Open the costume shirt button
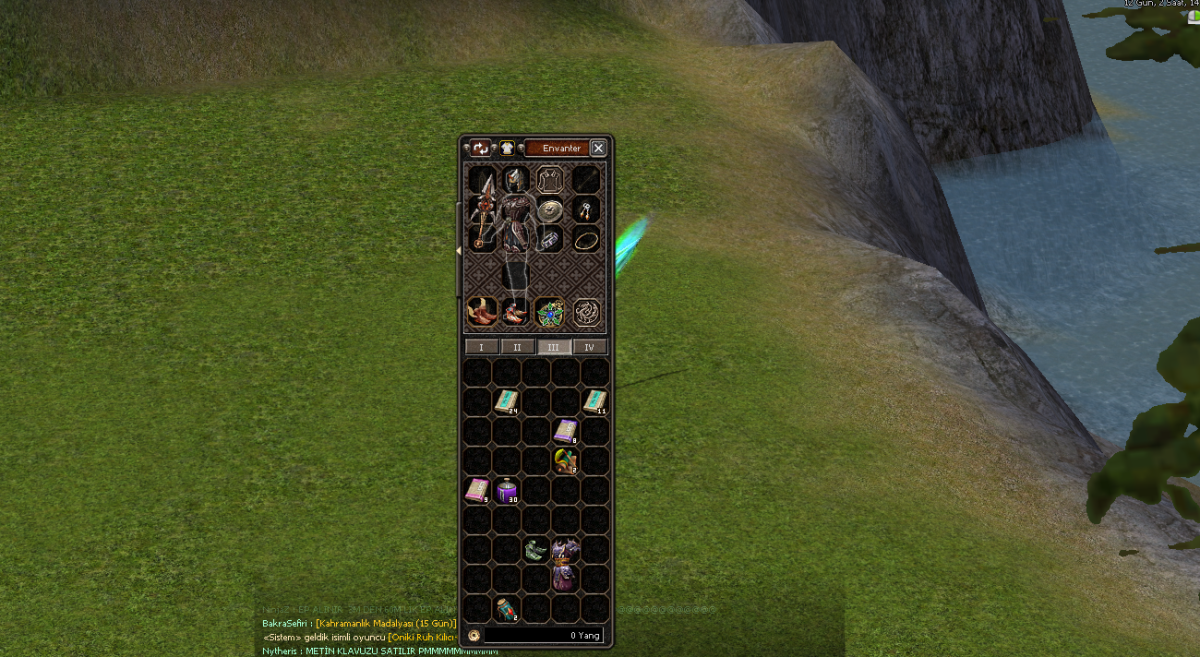This screenshot has height=657, width=1200. (x=507, y=148)
